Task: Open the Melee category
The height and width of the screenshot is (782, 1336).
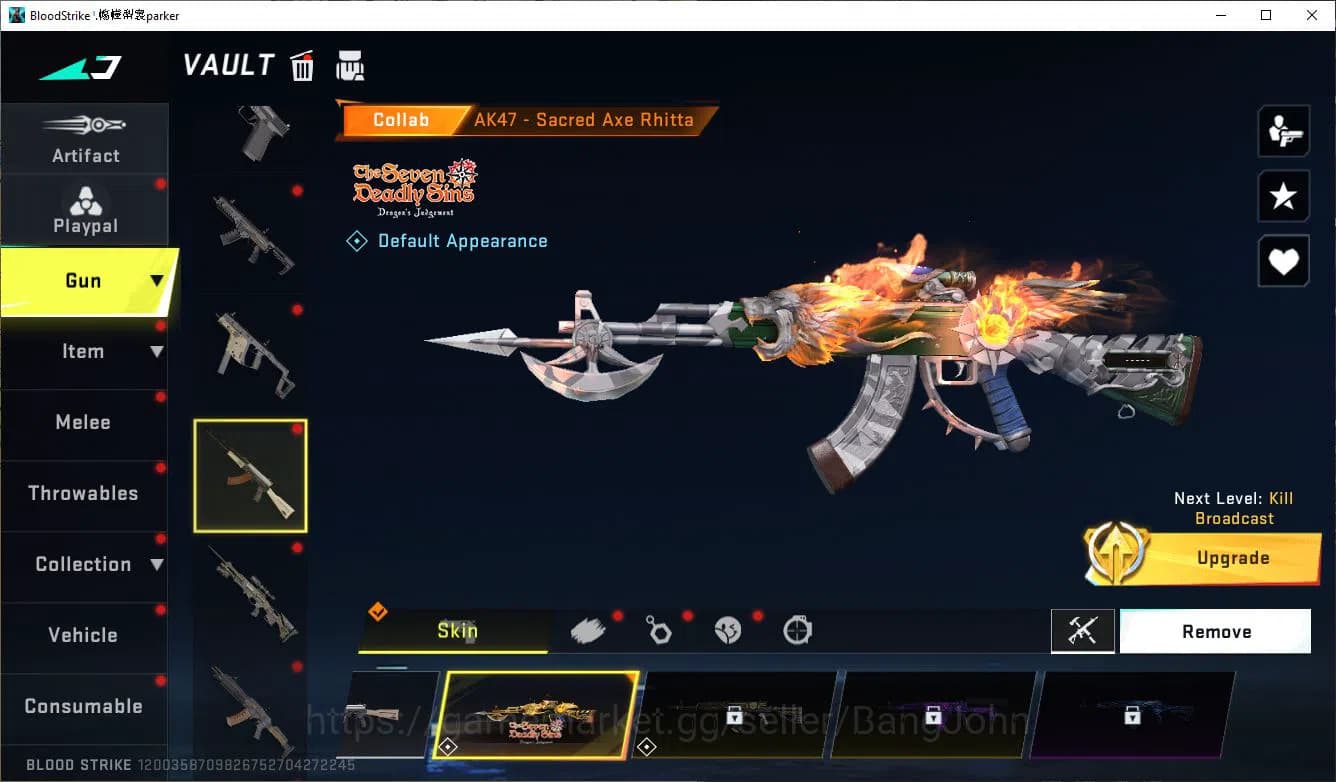Action: point(84,422)
